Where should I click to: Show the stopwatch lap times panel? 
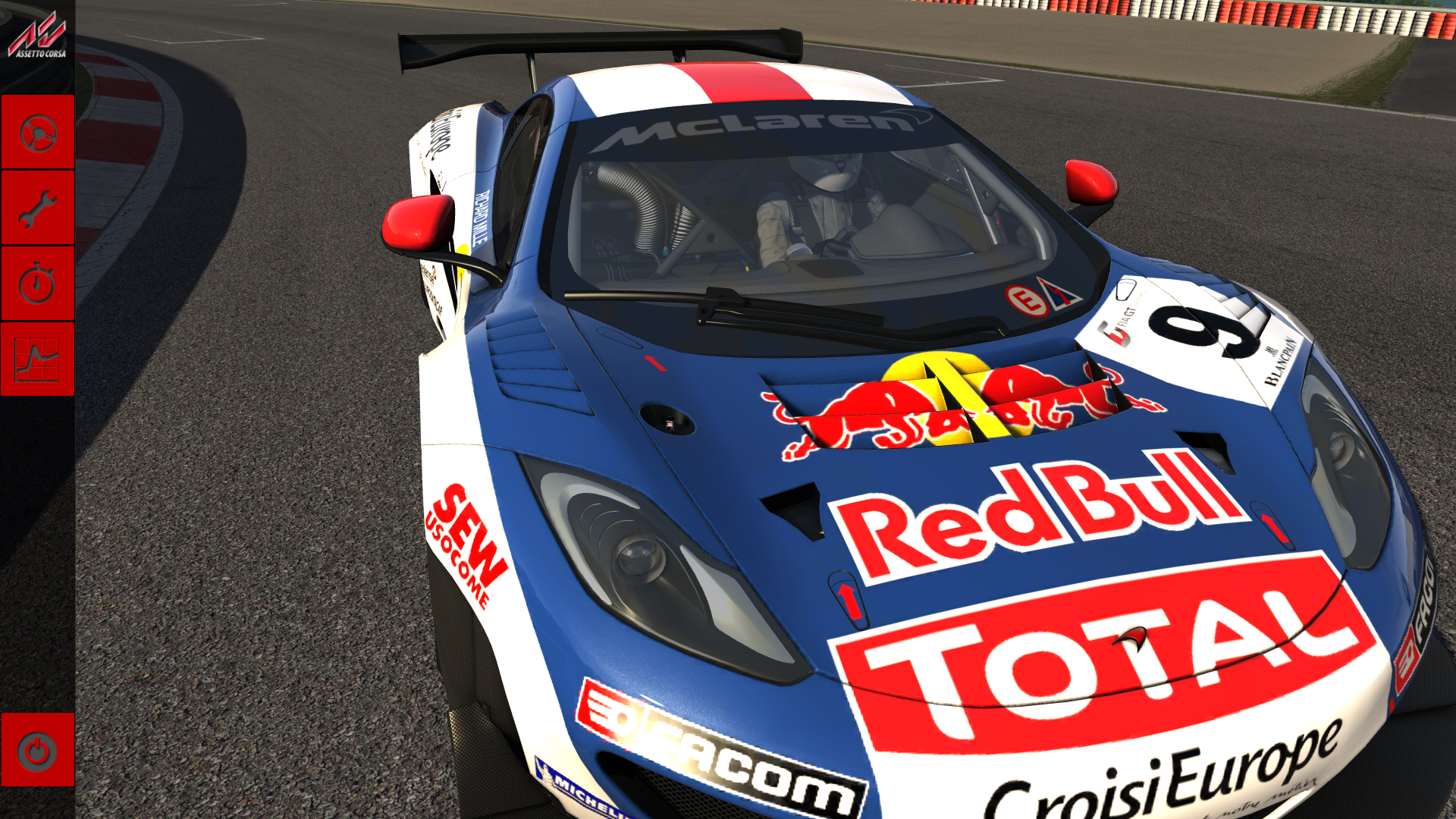click(x=37, y=284)
